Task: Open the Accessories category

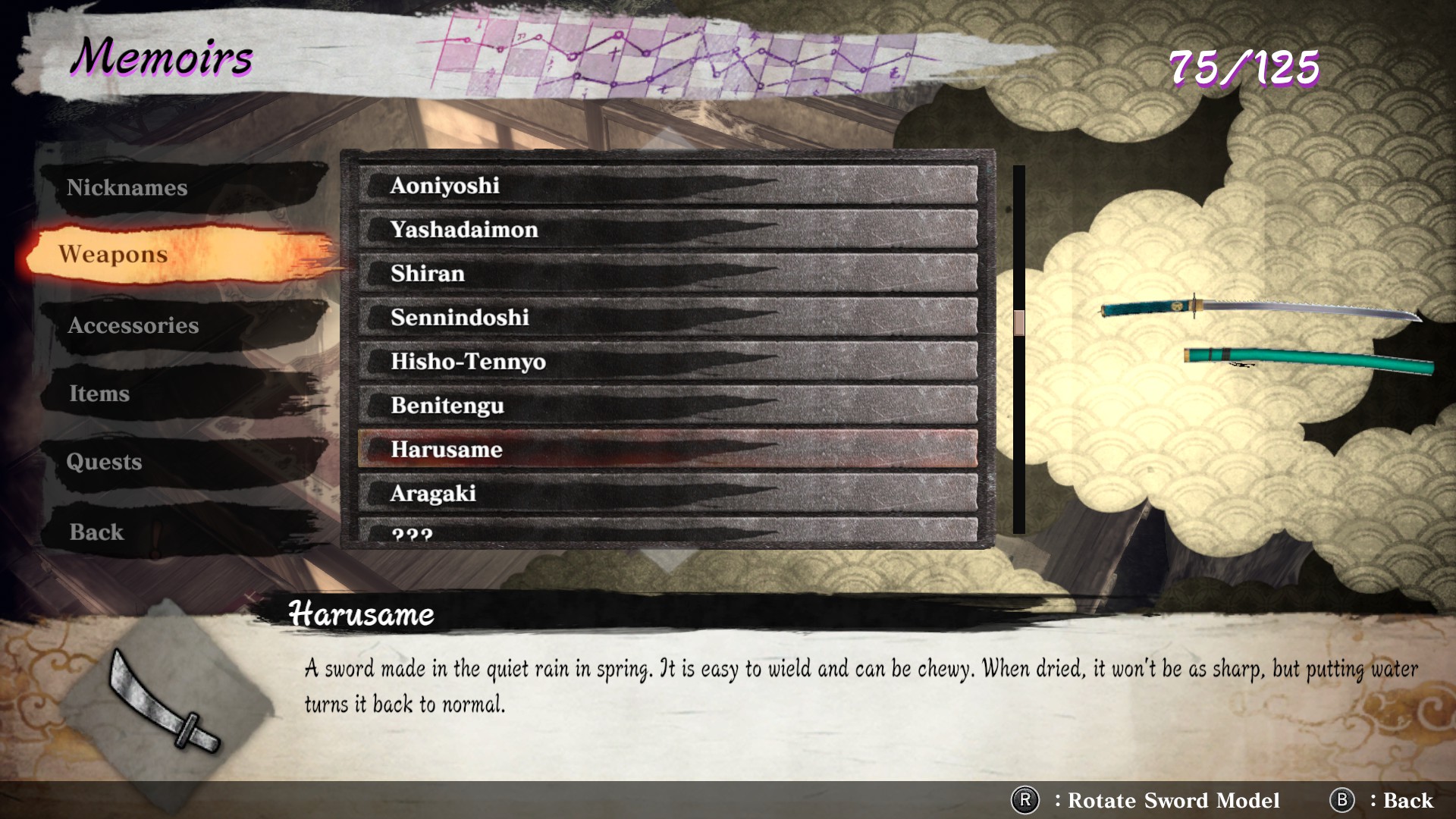Action: tap(133, 325)
